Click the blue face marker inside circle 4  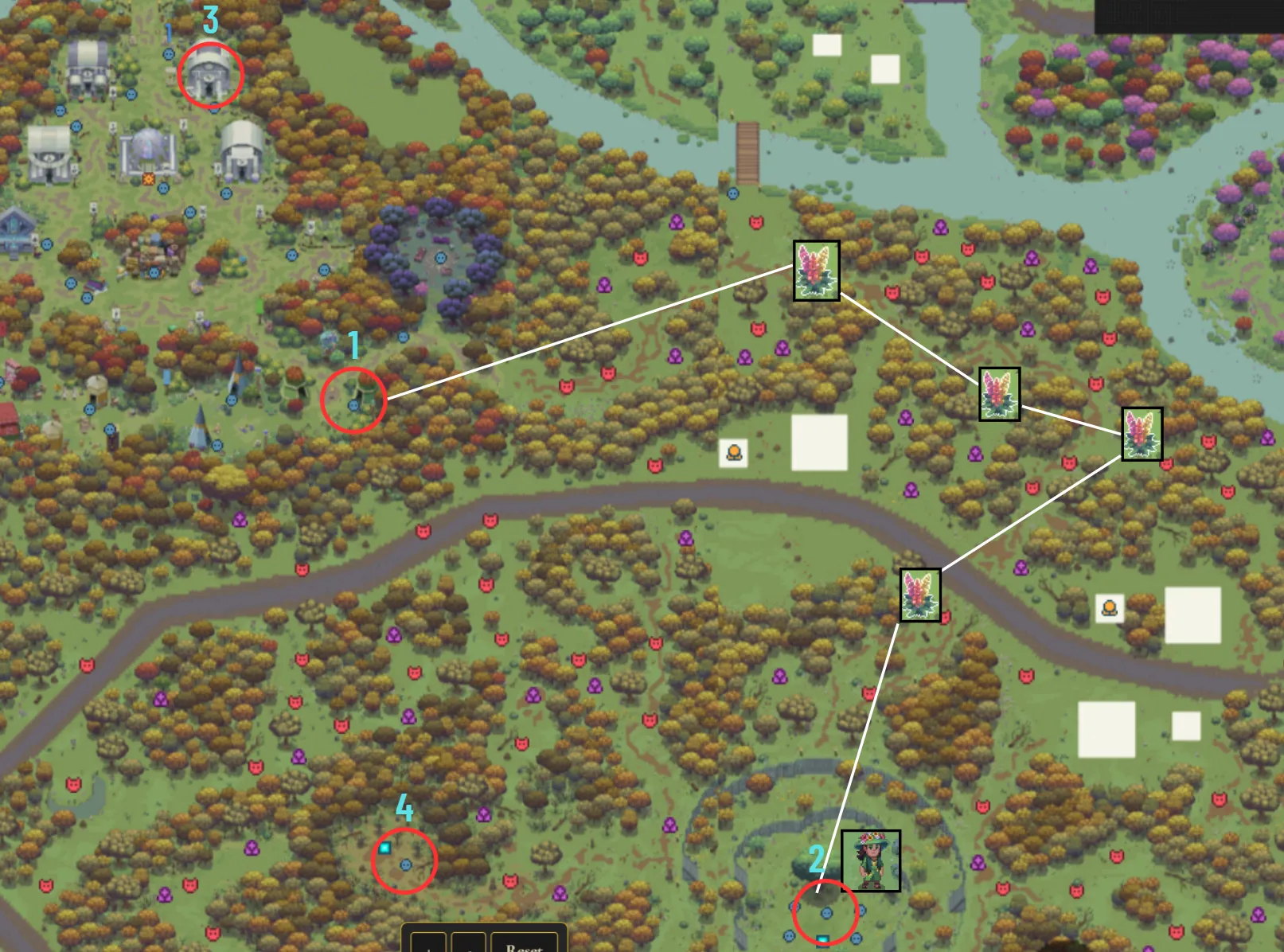tap(407, 864)
